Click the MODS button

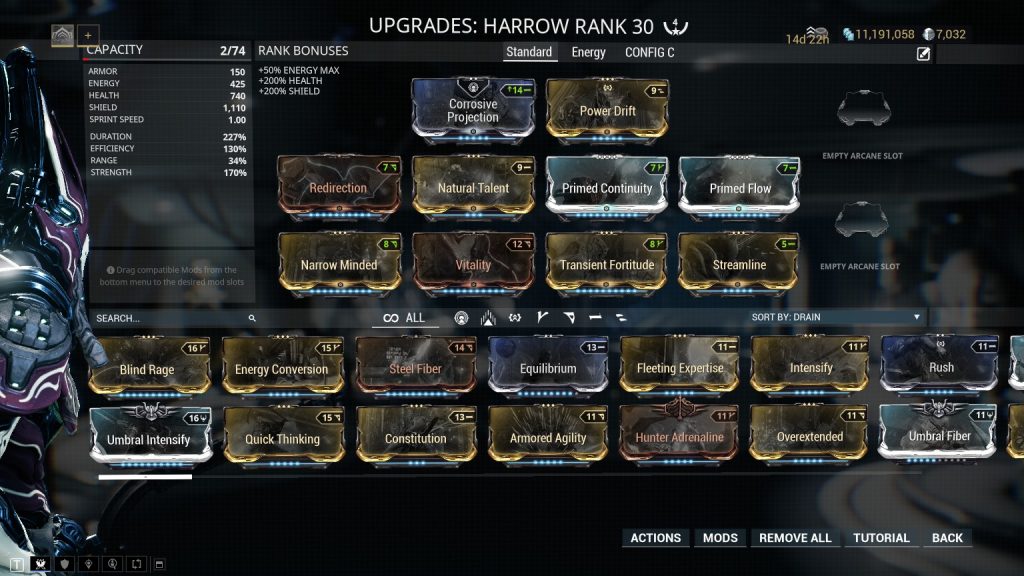[x=720, y=538]
